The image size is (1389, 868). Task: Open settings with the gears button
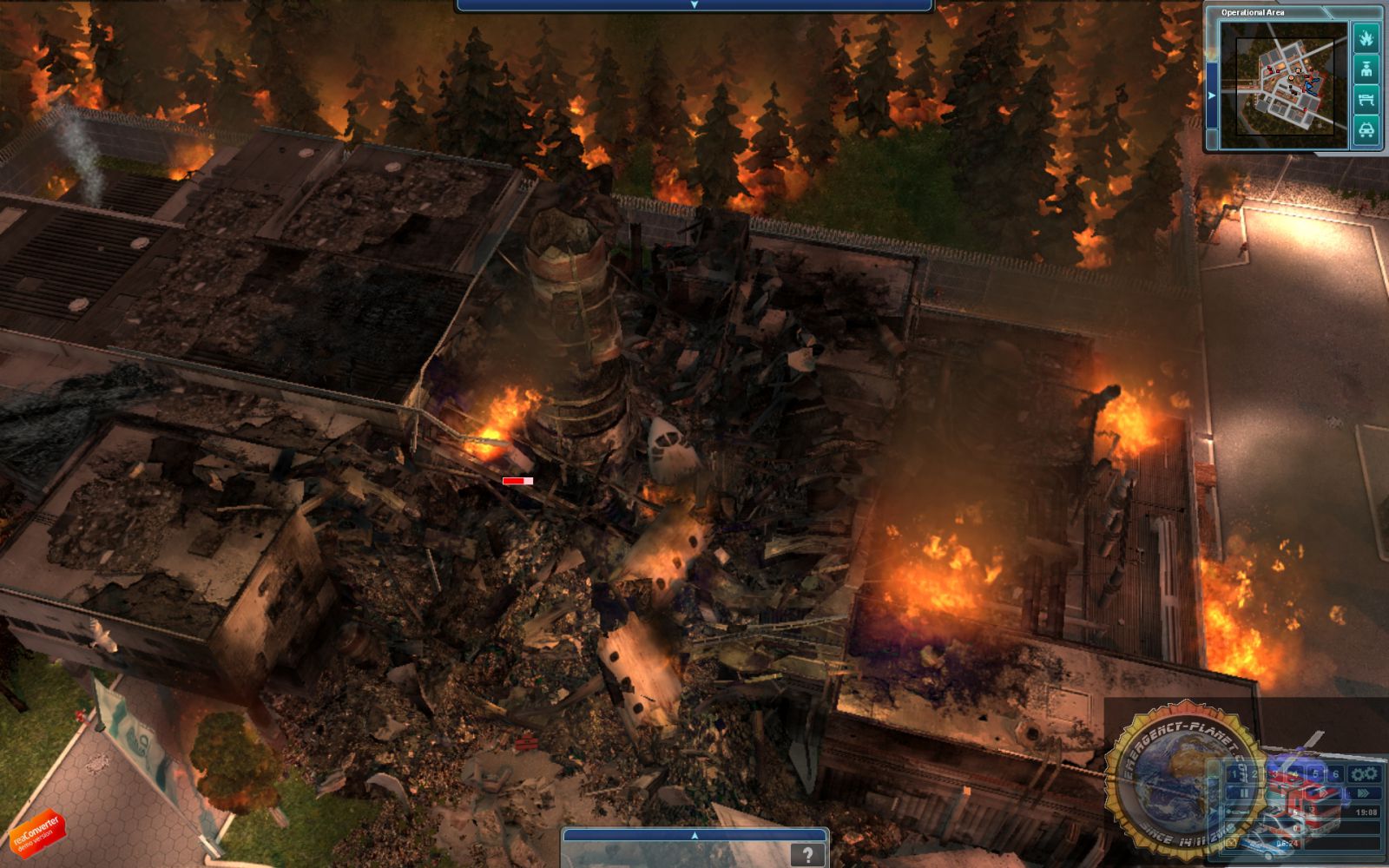coord(1364,773)
